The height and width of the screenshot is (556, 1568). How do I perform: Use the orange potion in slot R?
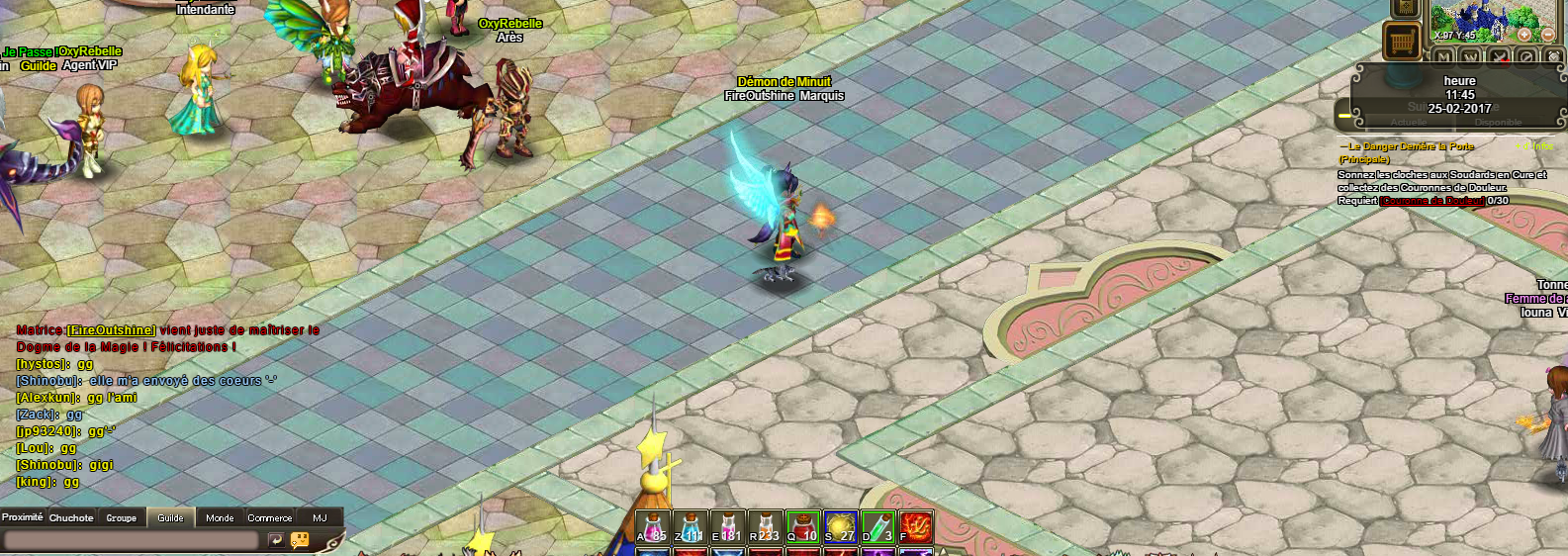point(765,527)
